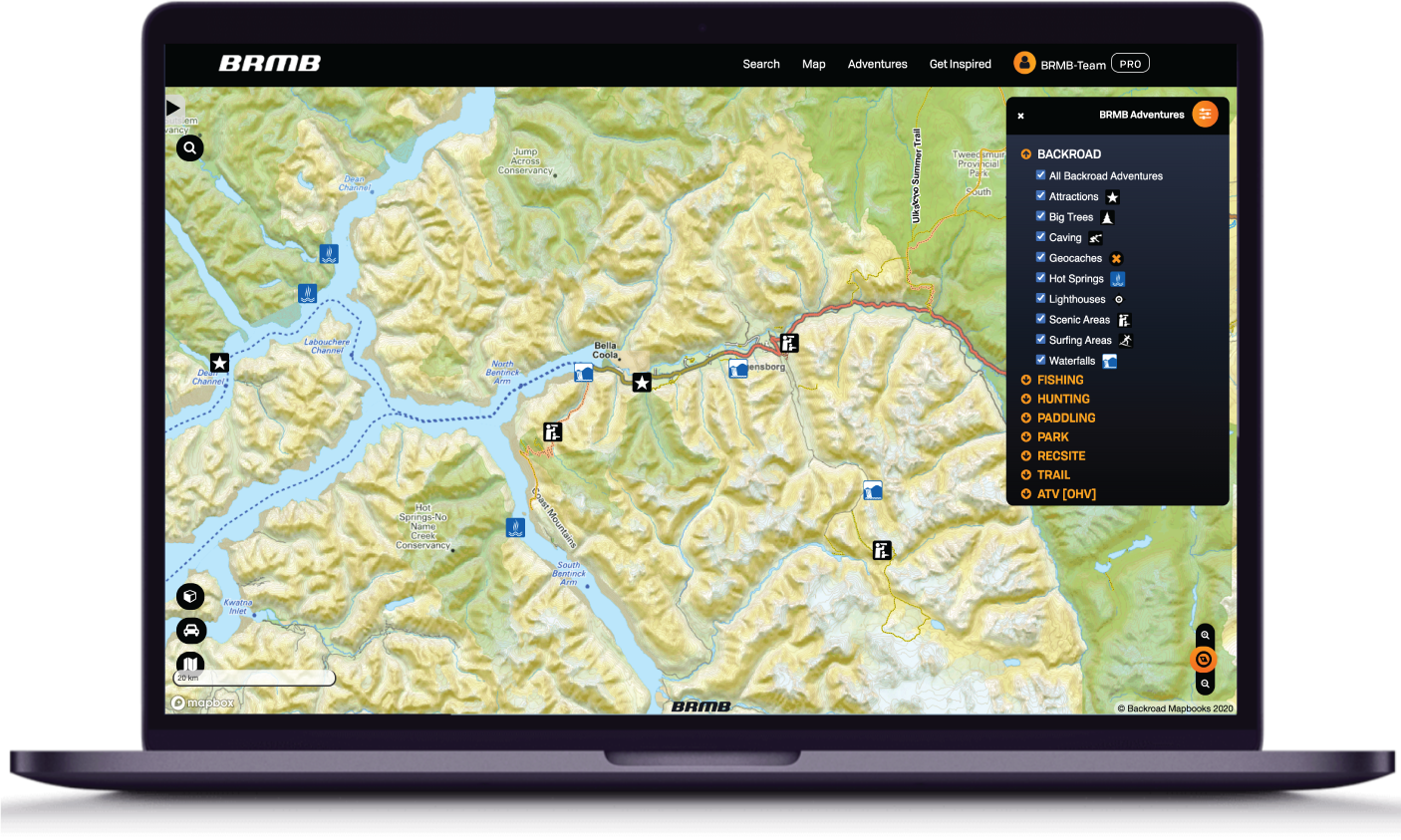Select the waterfall marker near Hagensborg
The width and height of the screenshot is (1401, 840).
(x=737, y=369)
